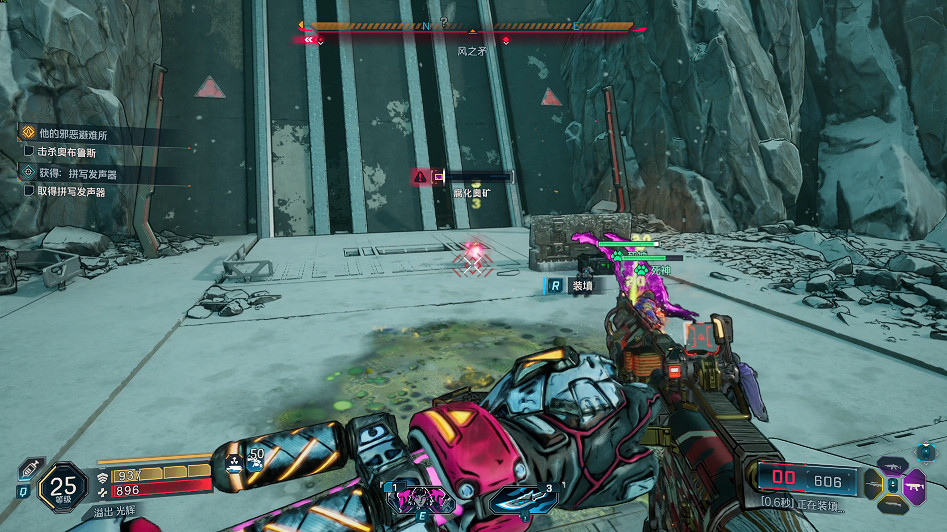Switch to the purple SMG weapon slot
The height and width of the screenshot is (532, 947).
pos(914,485)
